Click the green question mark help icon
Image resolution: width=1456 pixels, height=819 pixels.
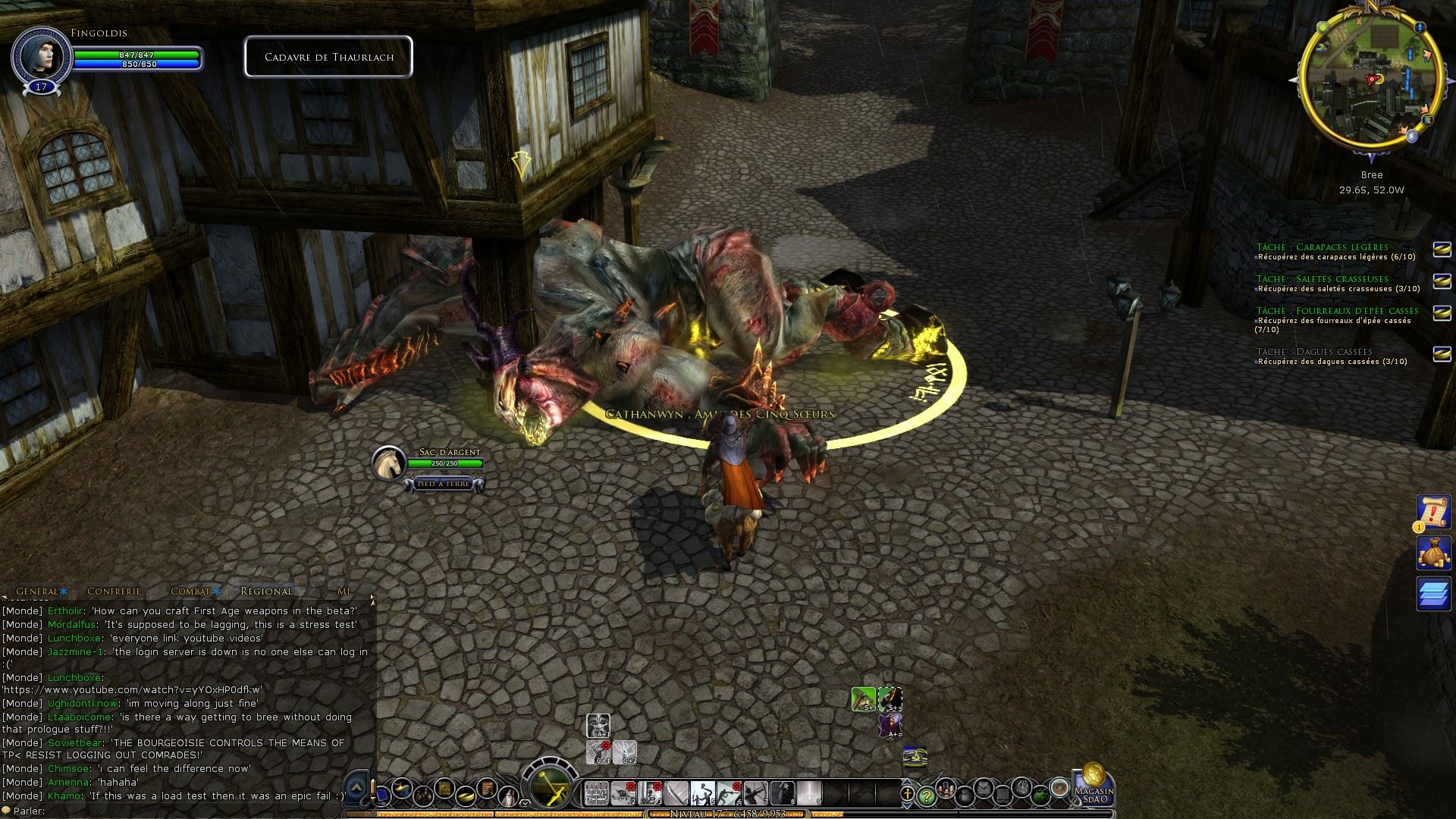click(925, 795)
